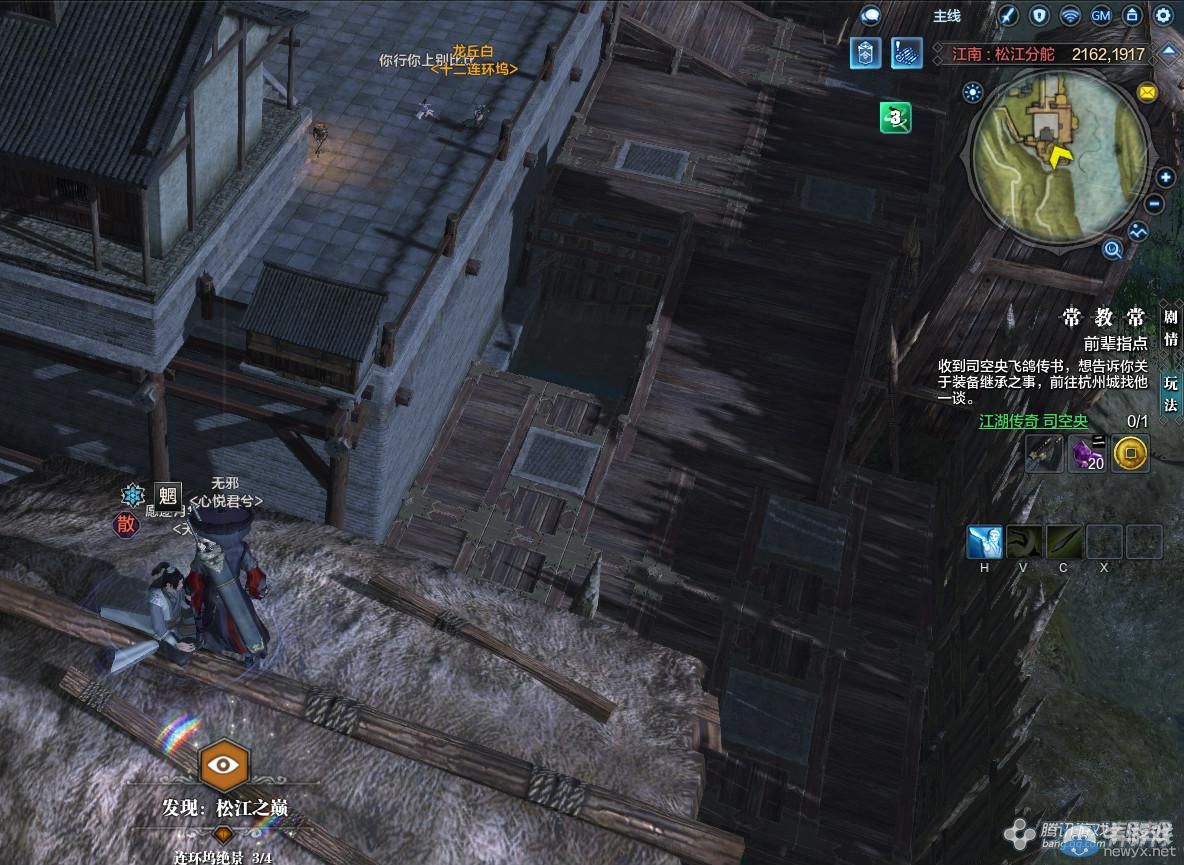Click the green buff icon numbered 3
This screenshot has height=865, width=1184.
click(895, 118)
